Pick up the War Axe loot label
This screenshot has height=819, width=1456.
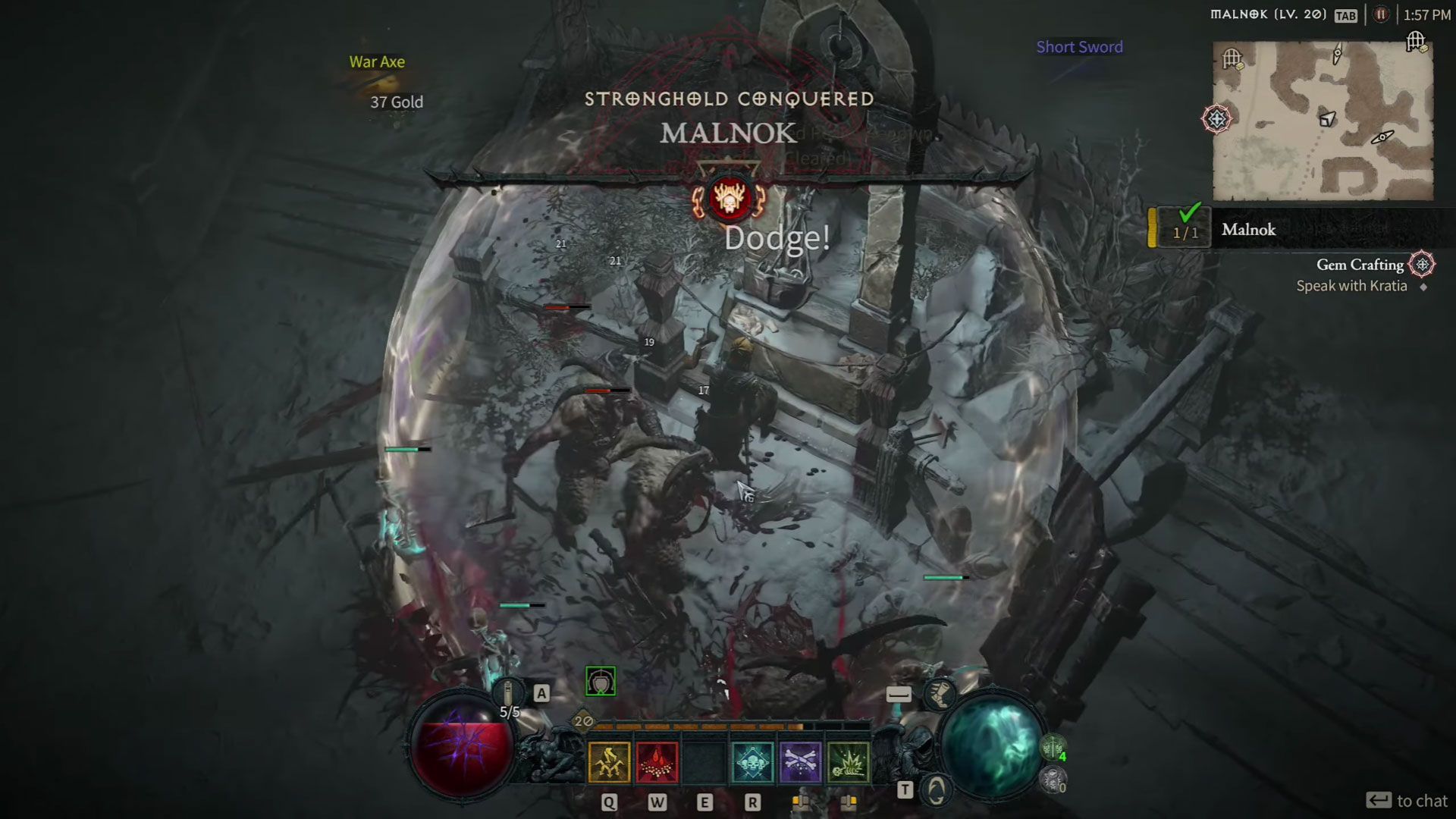click(377, 62)
